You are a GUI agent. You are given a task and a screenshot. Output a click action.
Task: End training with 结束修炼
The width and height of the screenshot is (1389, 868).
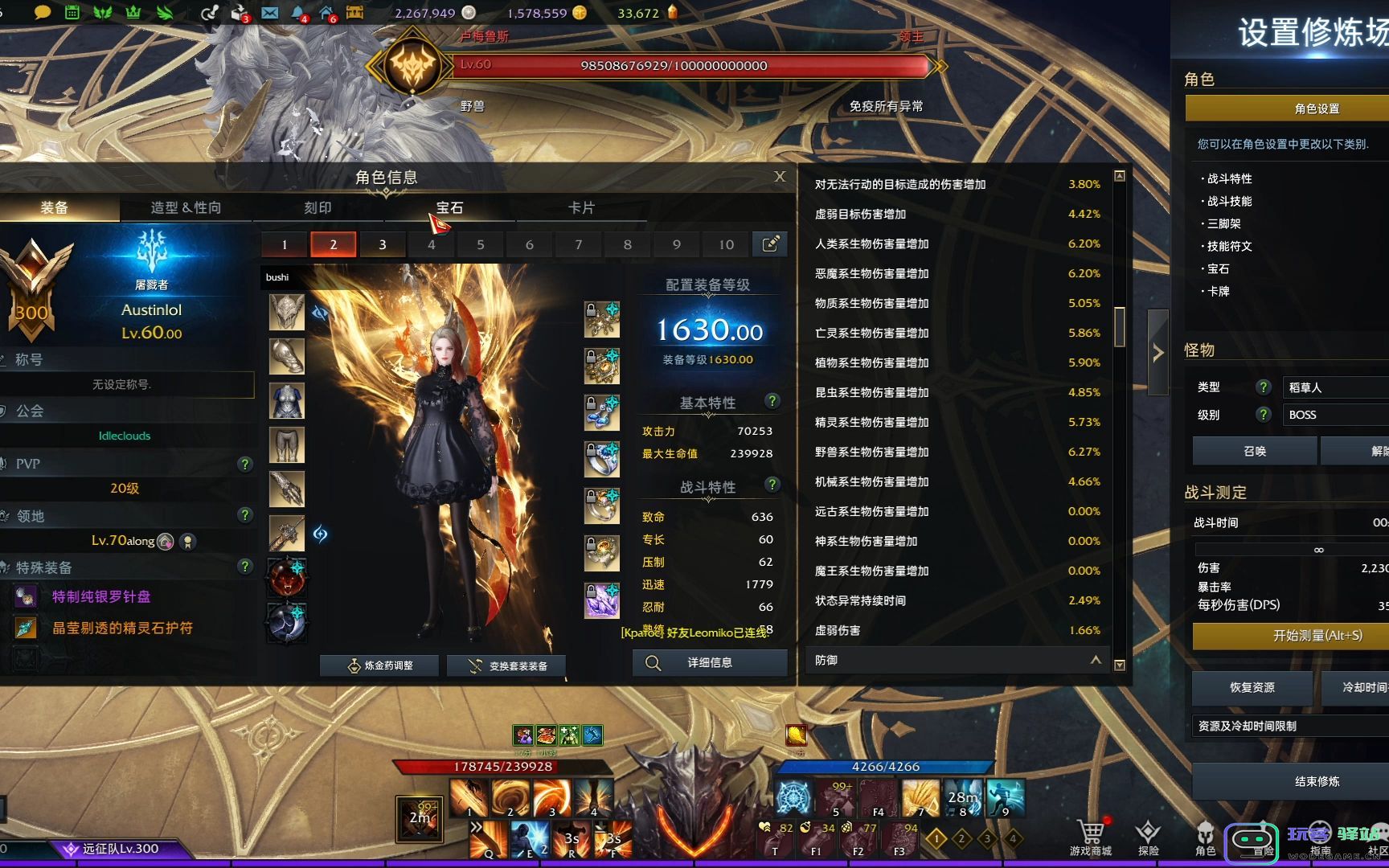point(1316,781)
